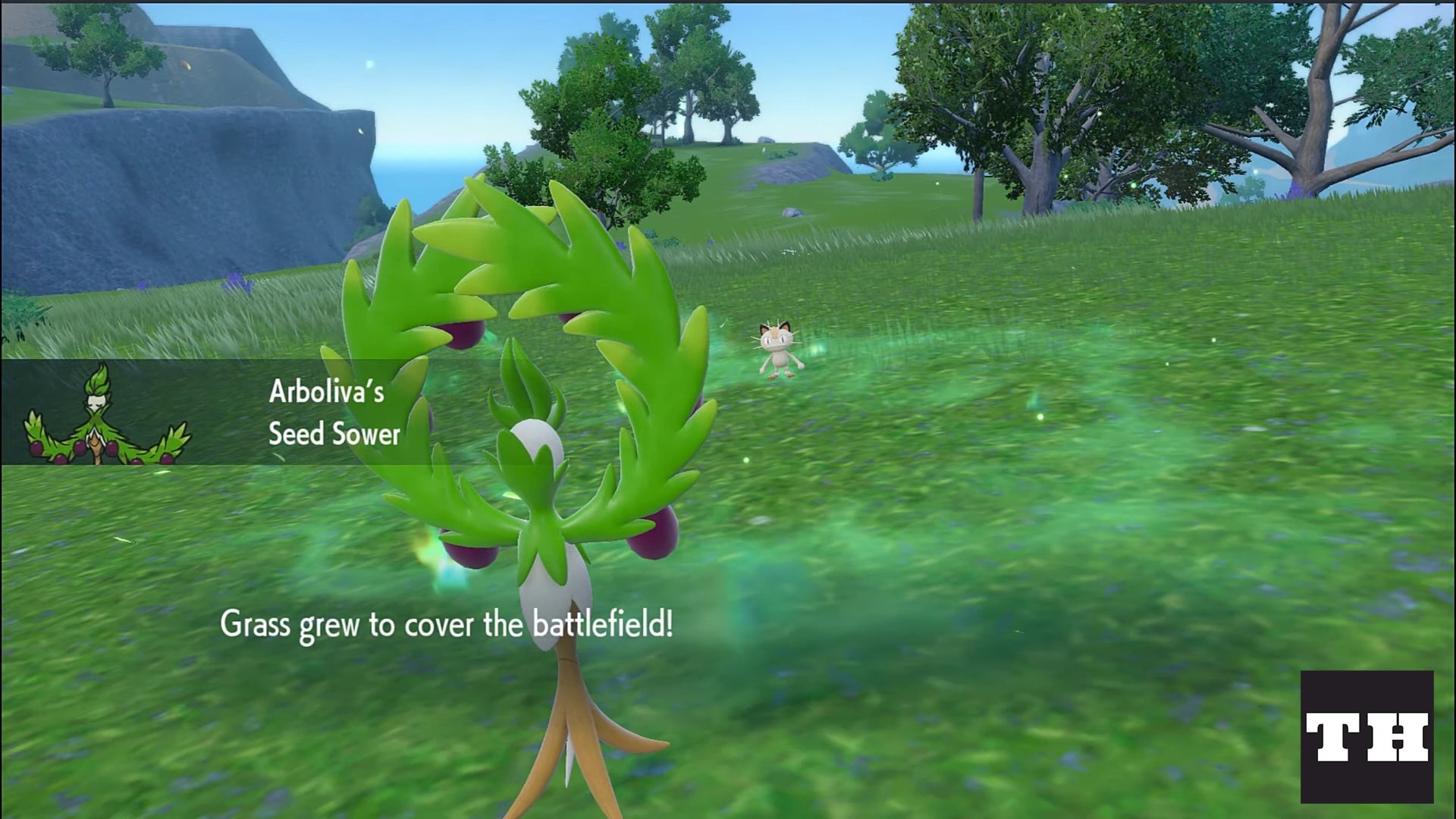Image resolution: width=1456 pixels, height=819 pixels.
Task: Click the olive fruit on Arboliva's left branch
Action: tap(470, 554)
